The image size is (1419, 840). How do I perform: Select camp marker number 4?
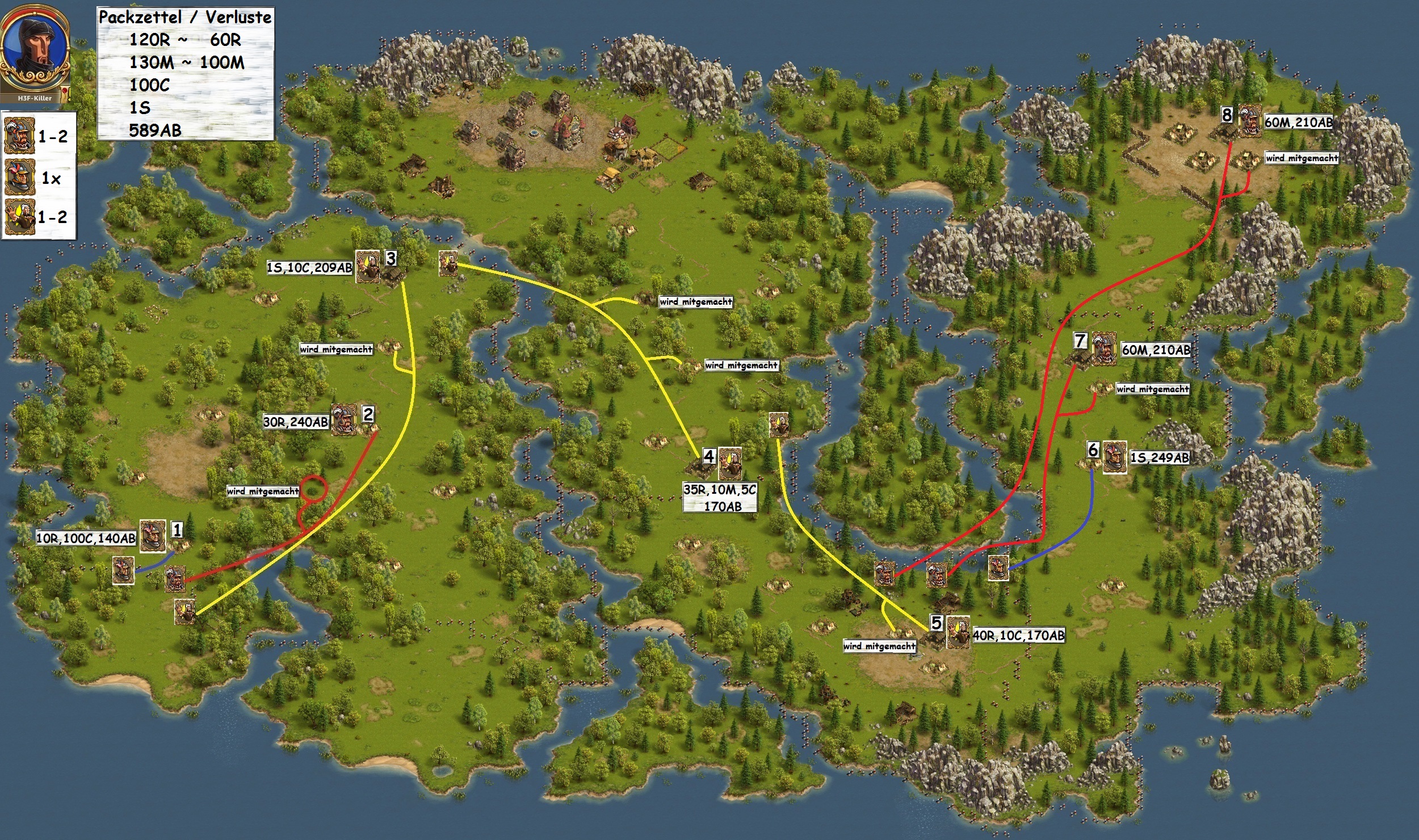[x=709, y=456]
